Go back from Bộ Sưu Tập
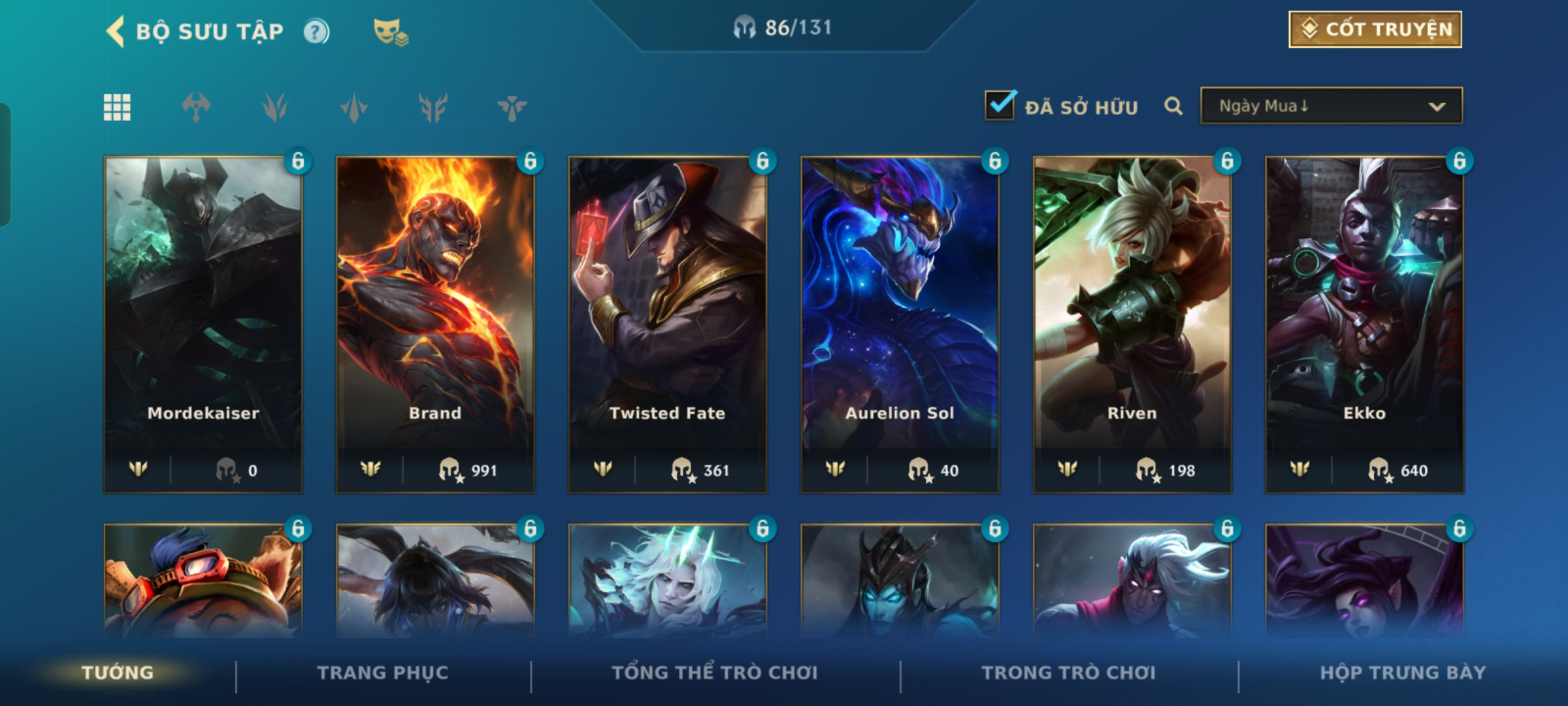1568x706 pixels. point(116,31)
